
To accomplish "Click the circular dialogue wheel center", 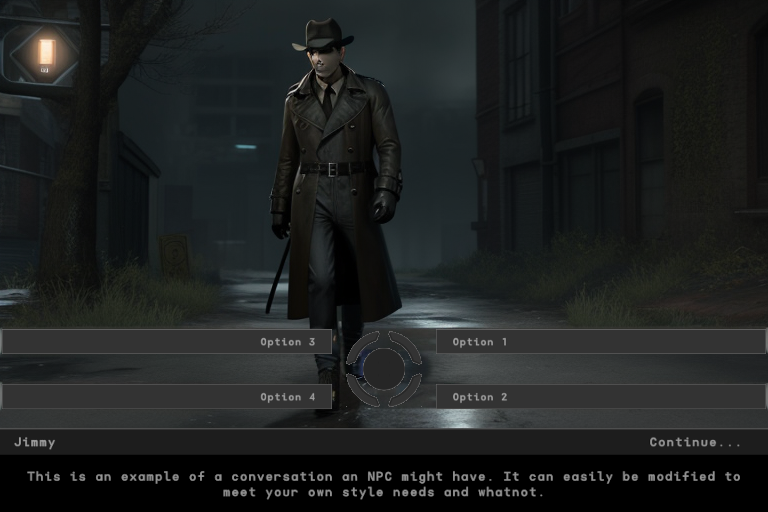I will click(x=384, y=369).
